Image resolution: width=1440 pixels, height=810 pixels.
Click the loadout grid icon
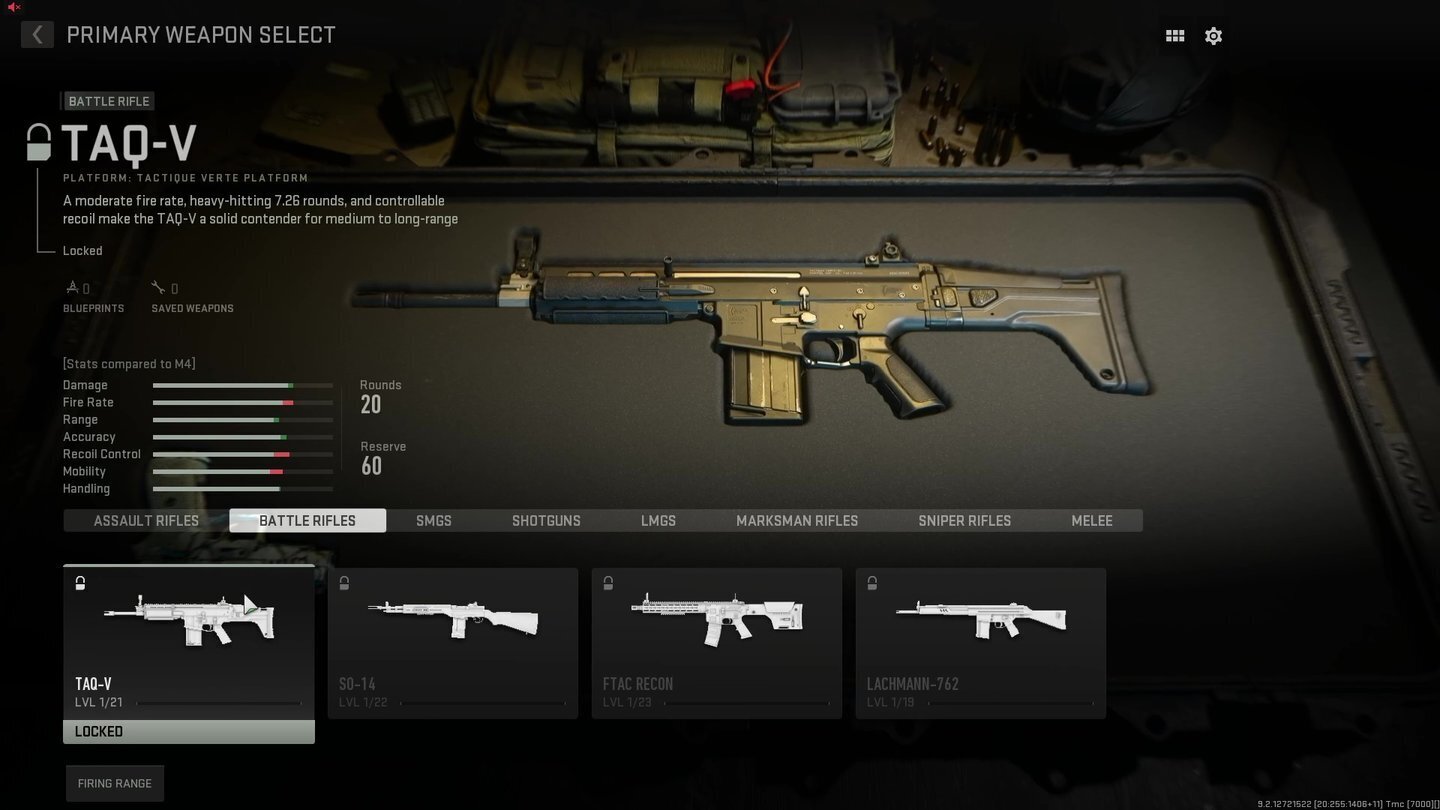click(1174, 35)
